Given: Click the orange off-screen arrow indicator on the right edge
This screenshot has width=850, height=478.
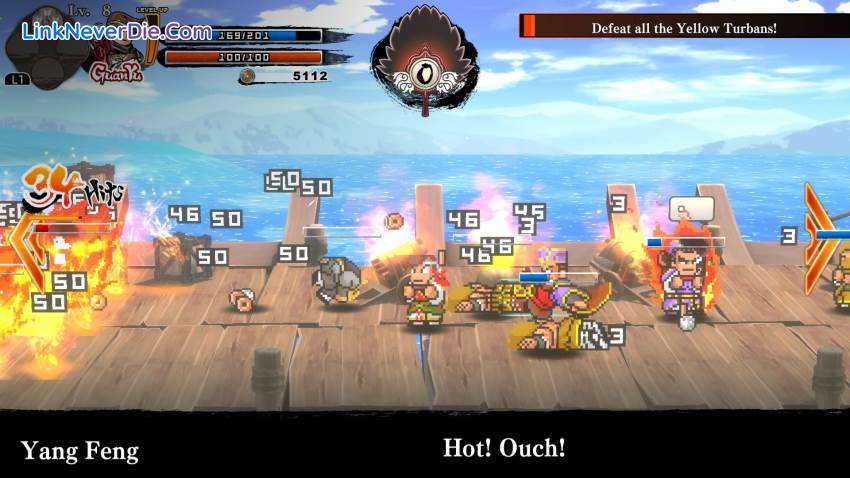Looking at the screenshot, I should (x=817, y=237).
